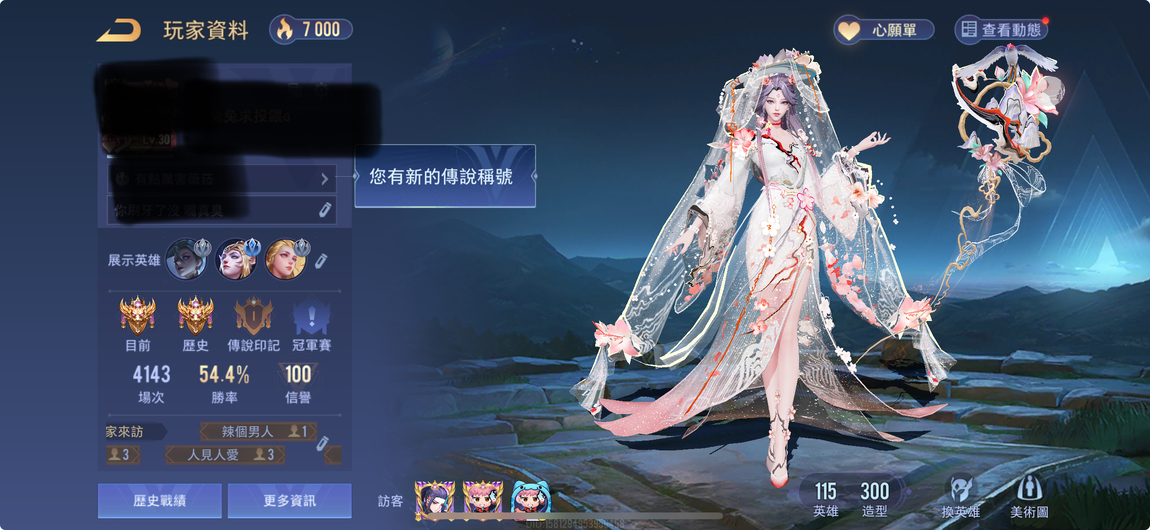Image resolution: width=1150 pixels, height=530 pixels.
Task: Select the 人見人愛 tag
Action: click(230, 455)
